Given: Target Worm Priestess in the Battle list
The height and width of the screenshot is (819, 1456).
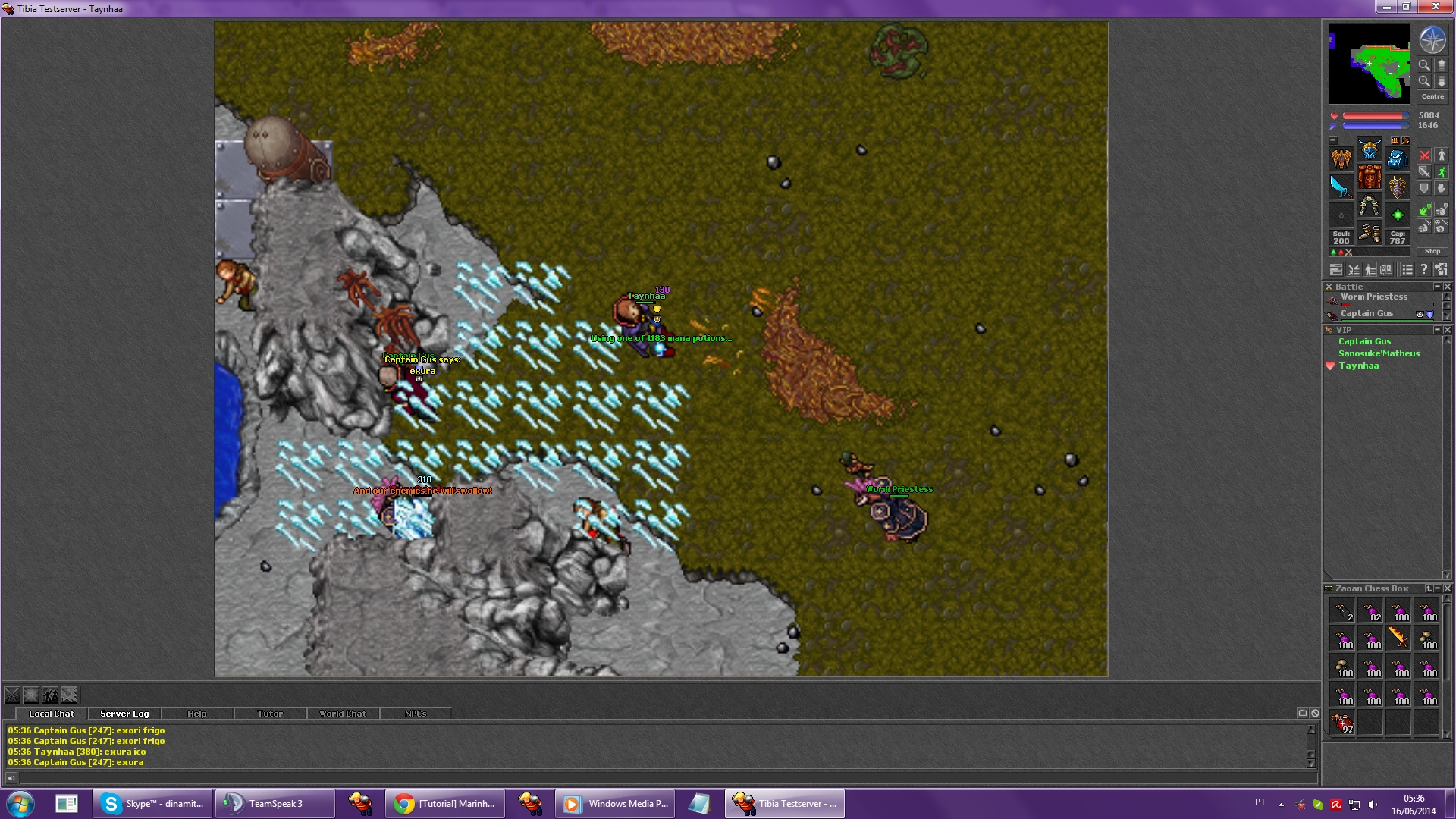Looking at the screenshot, I should [x=1373, y=297].
